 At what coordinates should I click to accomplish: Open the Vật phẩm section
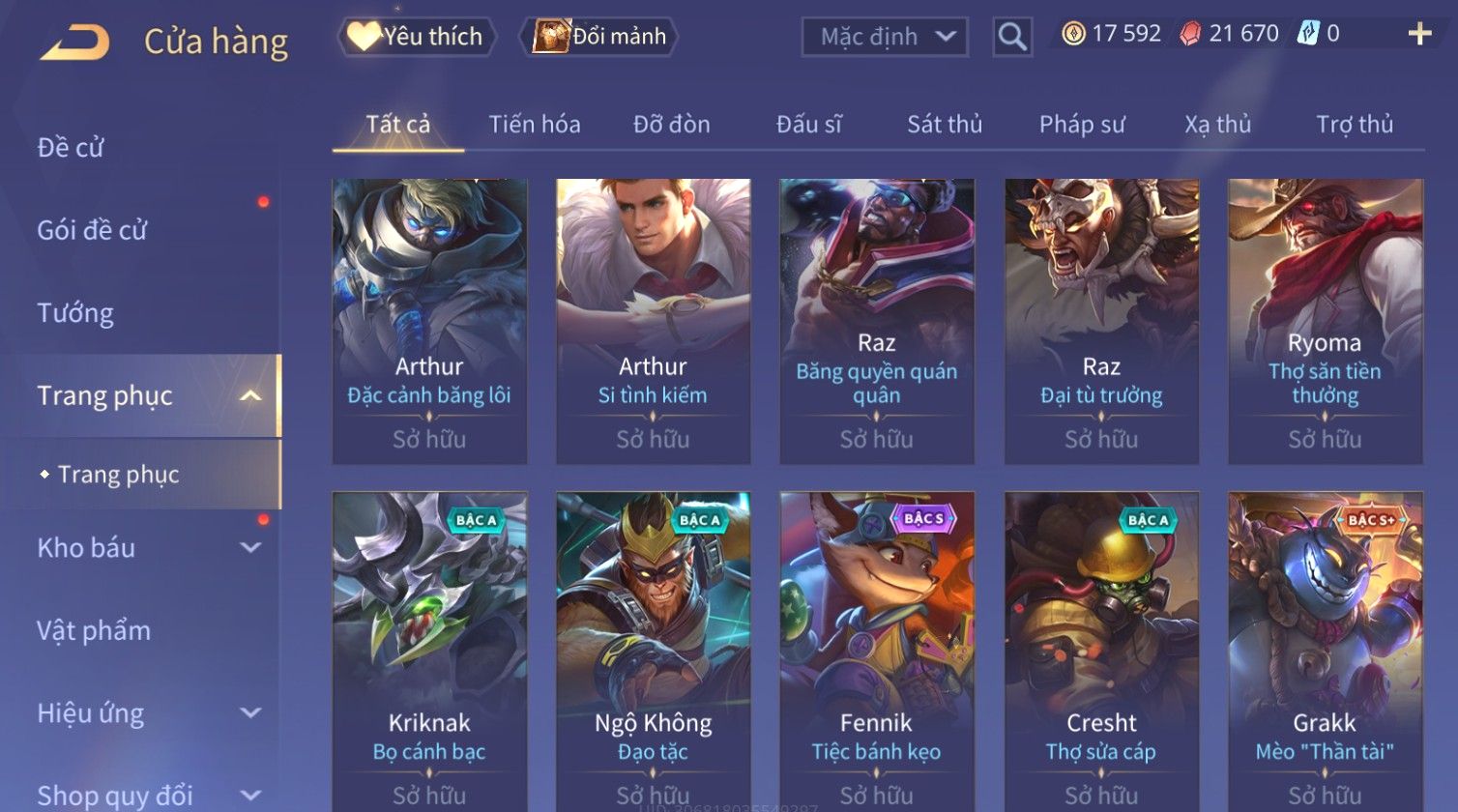[x=94, y=631]
